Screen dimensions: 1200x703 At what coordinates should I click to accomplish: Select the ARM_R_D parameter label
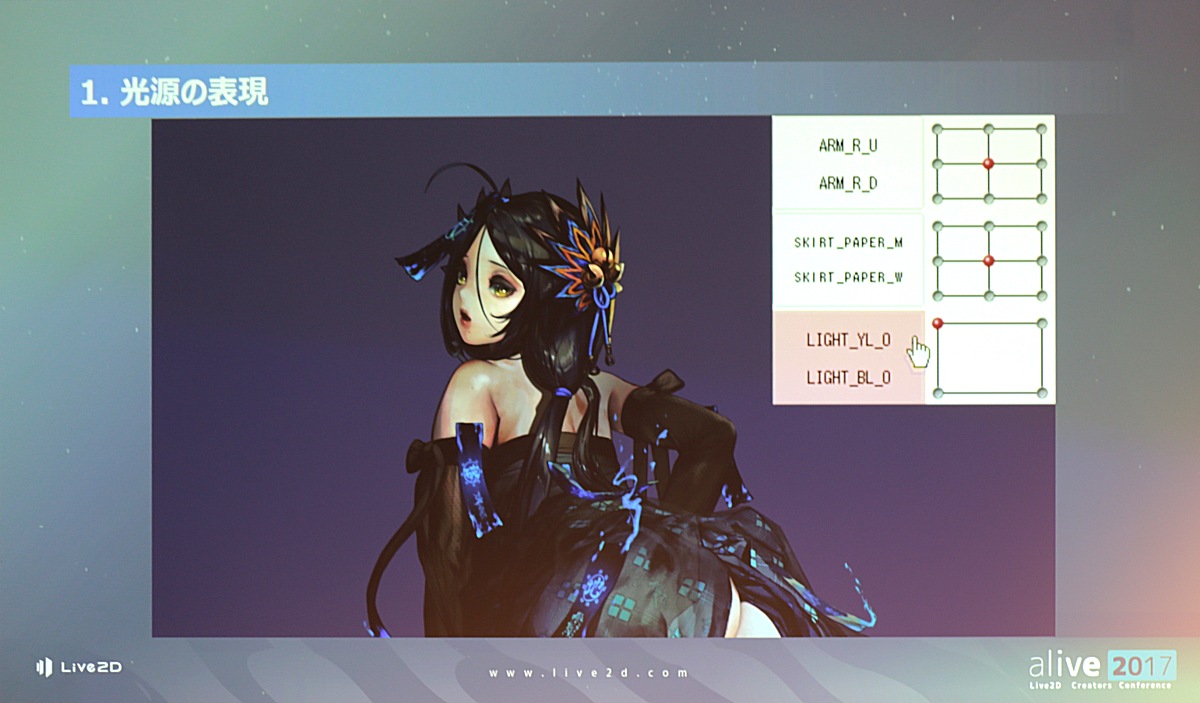coord(848,183)
